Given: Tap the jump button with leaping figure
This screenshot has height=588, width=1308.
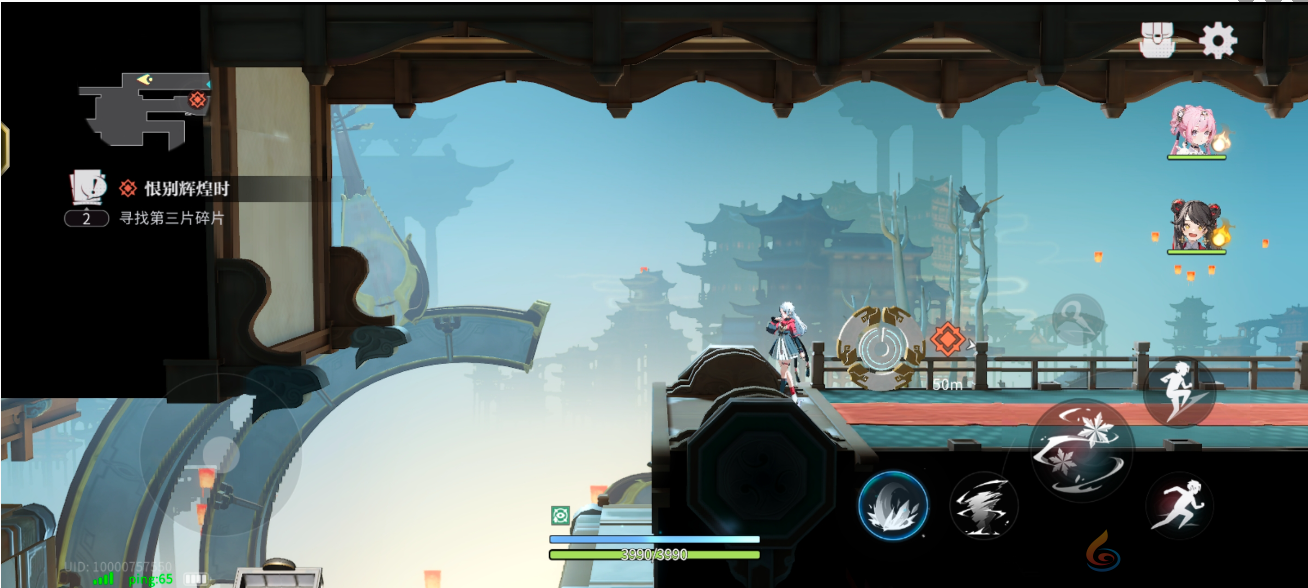Looking at the screenshot, I should pos(1179,391).
